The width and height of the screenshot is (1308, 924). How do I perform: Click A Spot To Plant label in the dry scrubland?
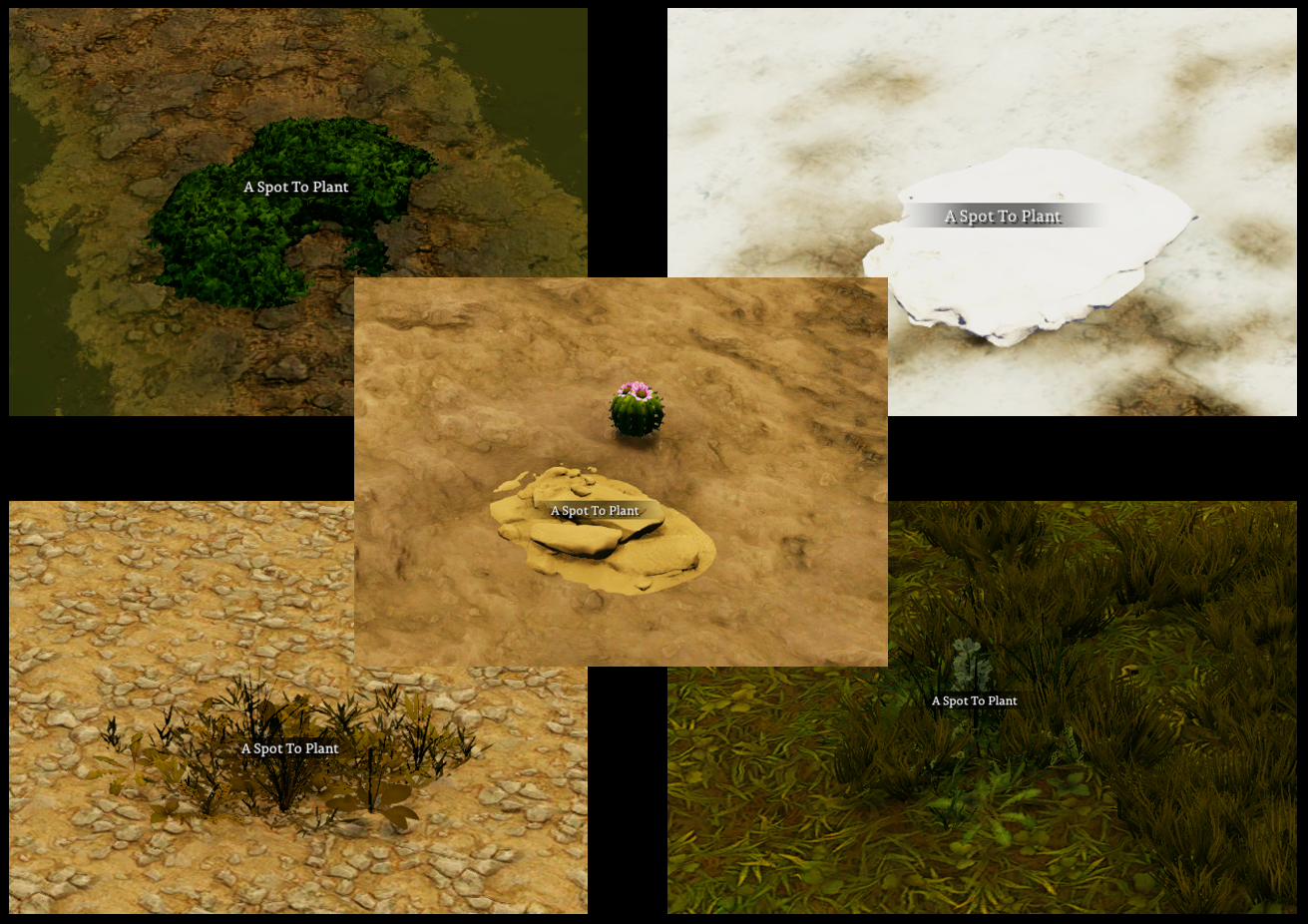(288, 746)
